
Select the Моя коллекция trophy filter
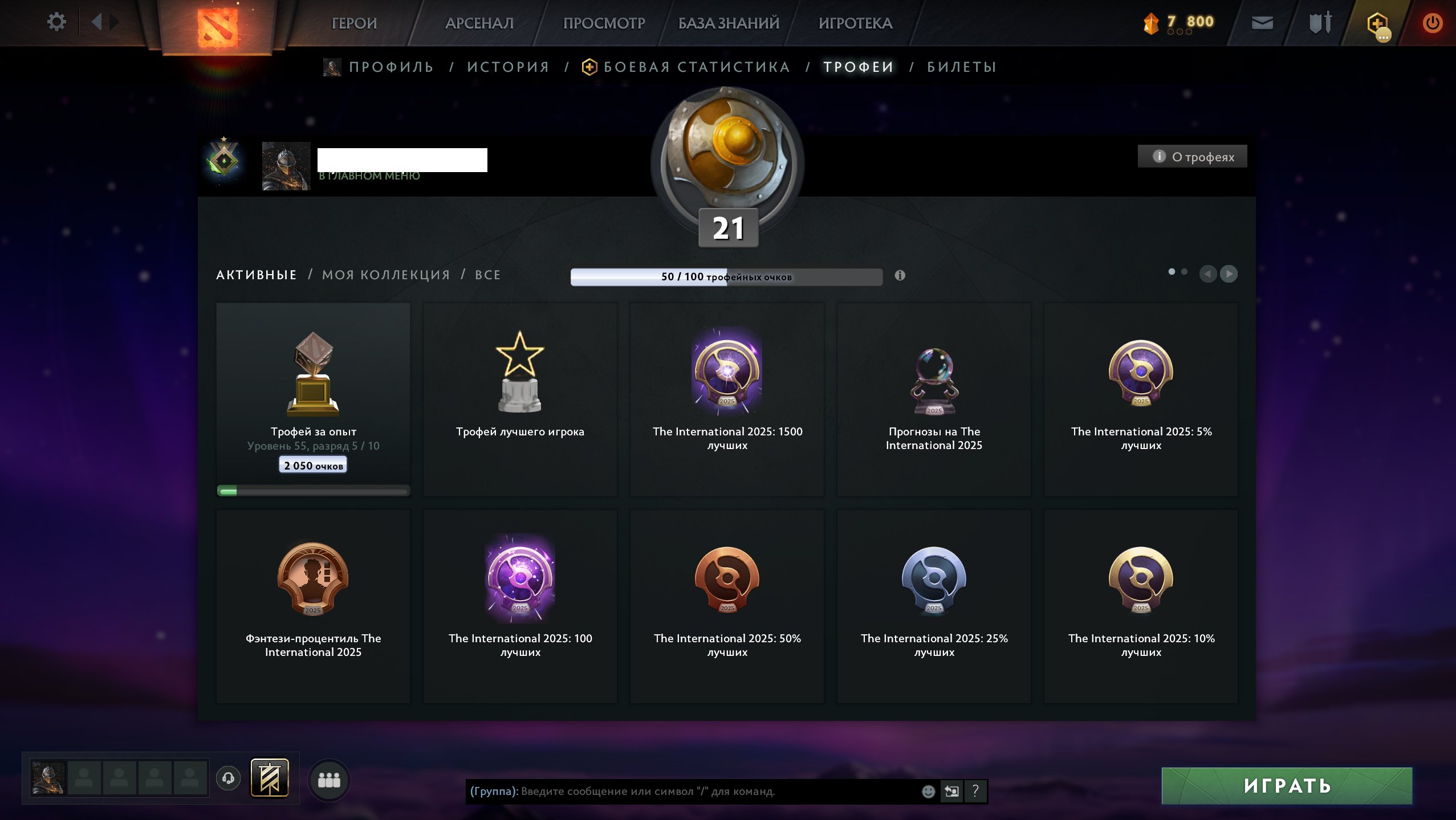(386, 275)
